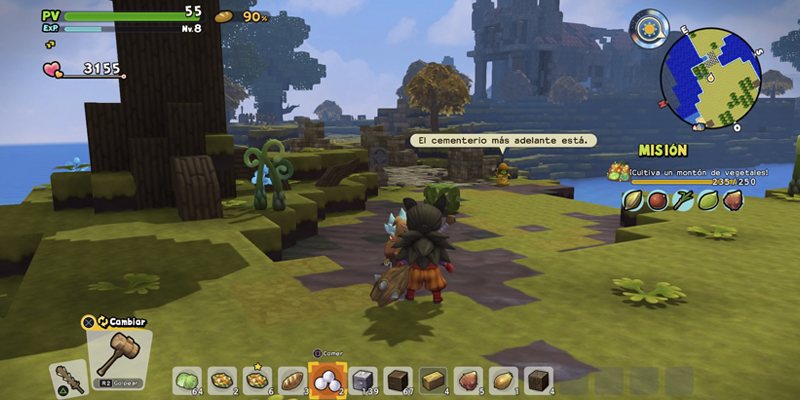Select the bread loaf hotbar slot
Image resolution: width=800 pixels, height=400 pixels.
pos(293,379)
